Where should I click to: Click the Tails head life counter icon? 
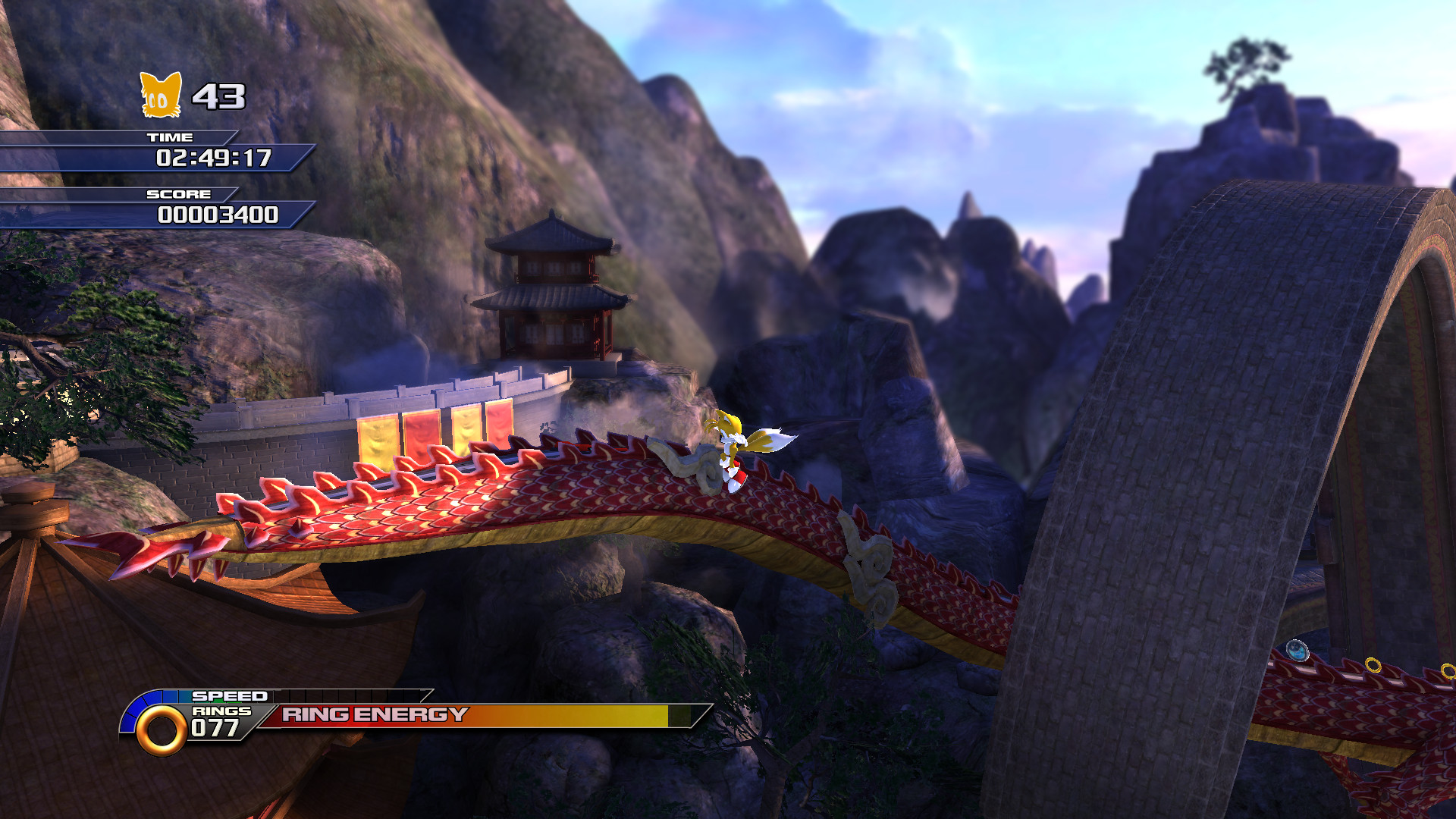click(x=159, y=95)
